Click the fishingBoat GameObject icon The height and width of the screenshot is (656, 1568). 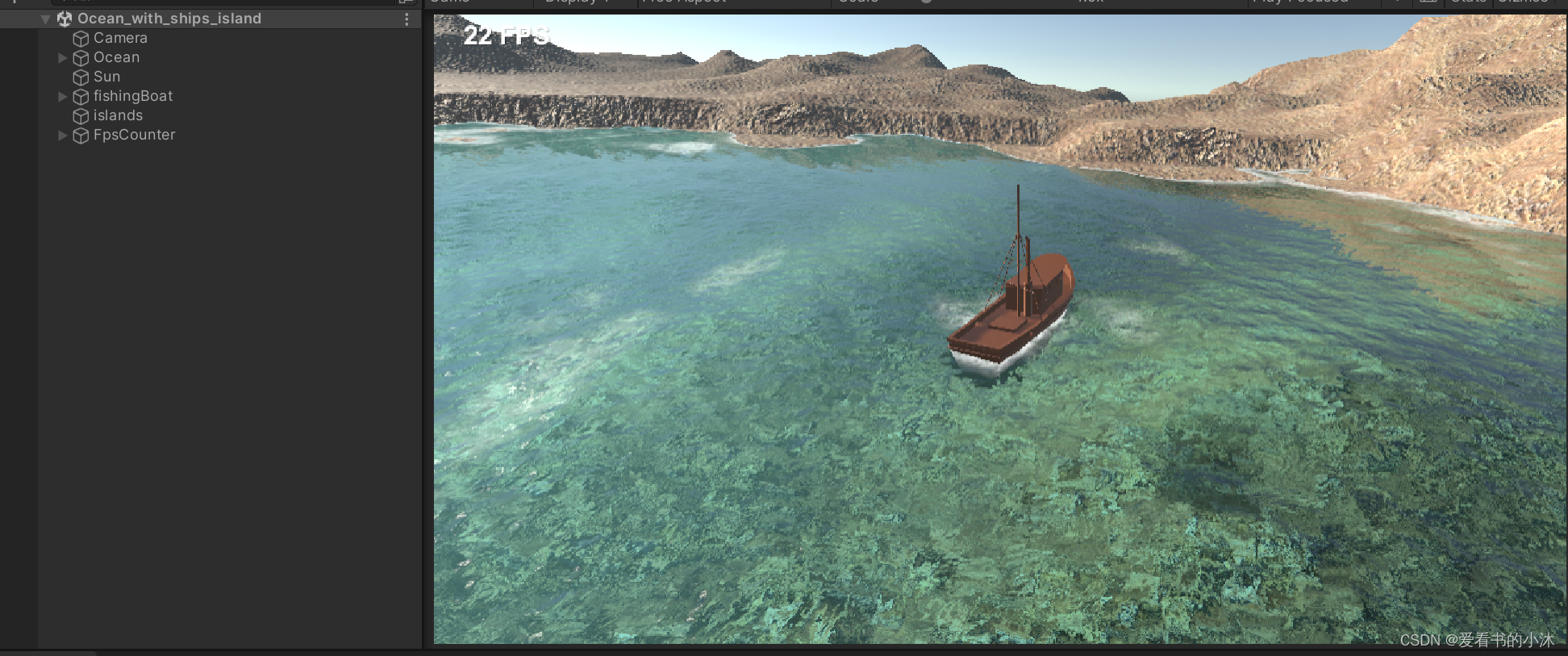81,96
